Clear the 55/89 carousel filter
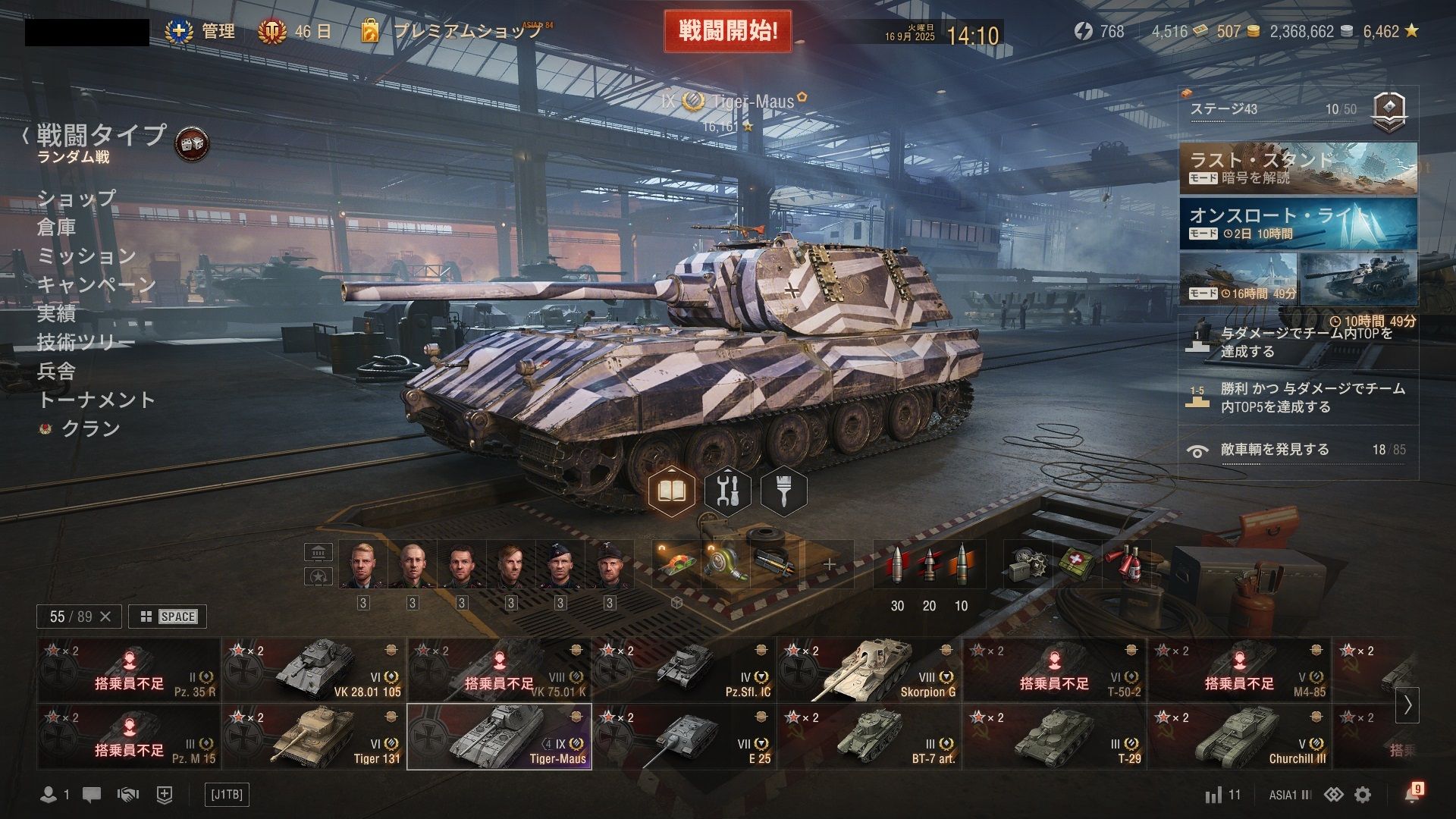The image size is (1456, 819). coord(105,617)
